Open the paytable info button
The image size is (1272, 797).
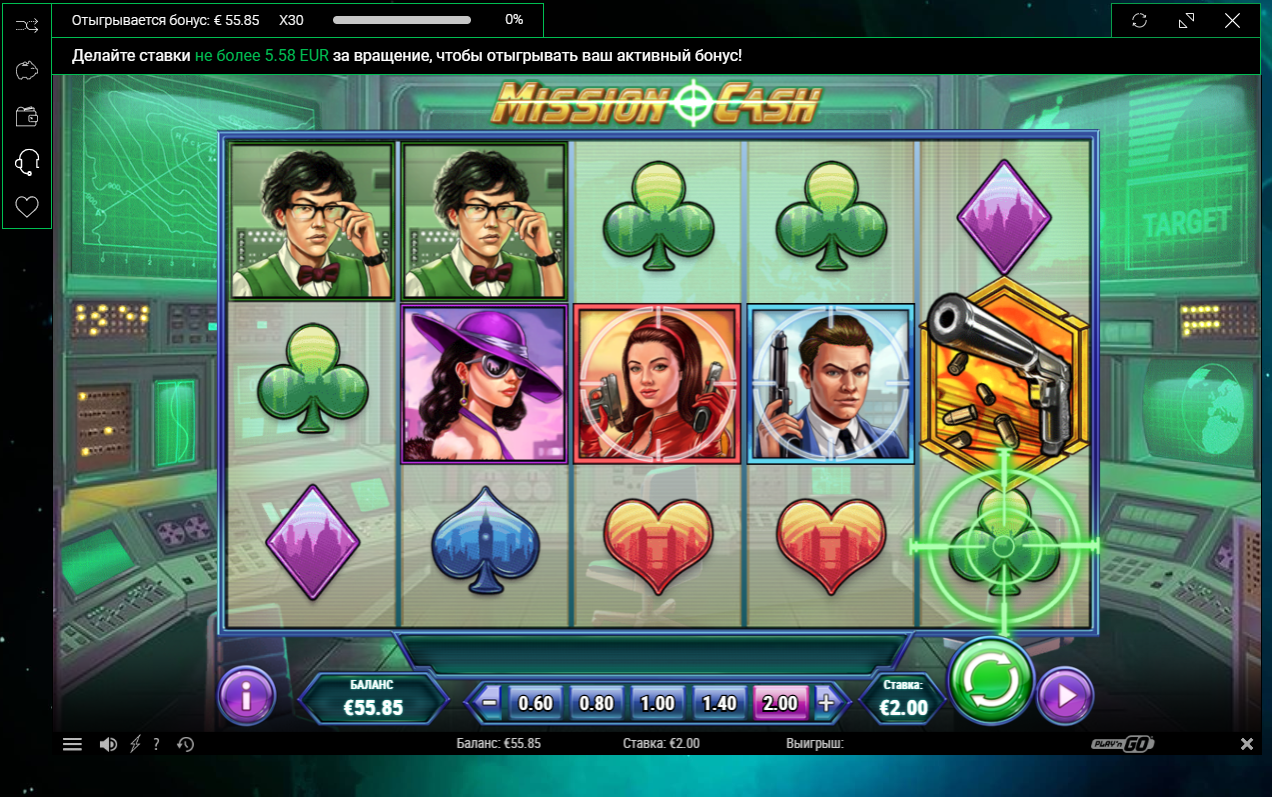pyautogui.click(x=245, y=694)
